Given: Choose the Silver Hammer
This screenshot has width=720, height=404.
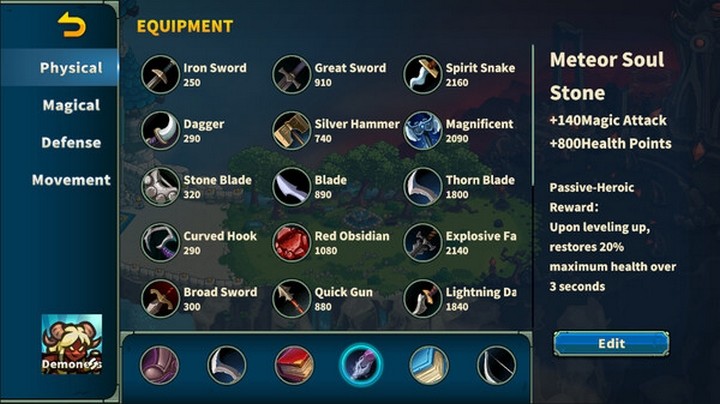Looking at the screenshot, I should tap(292, 130).
